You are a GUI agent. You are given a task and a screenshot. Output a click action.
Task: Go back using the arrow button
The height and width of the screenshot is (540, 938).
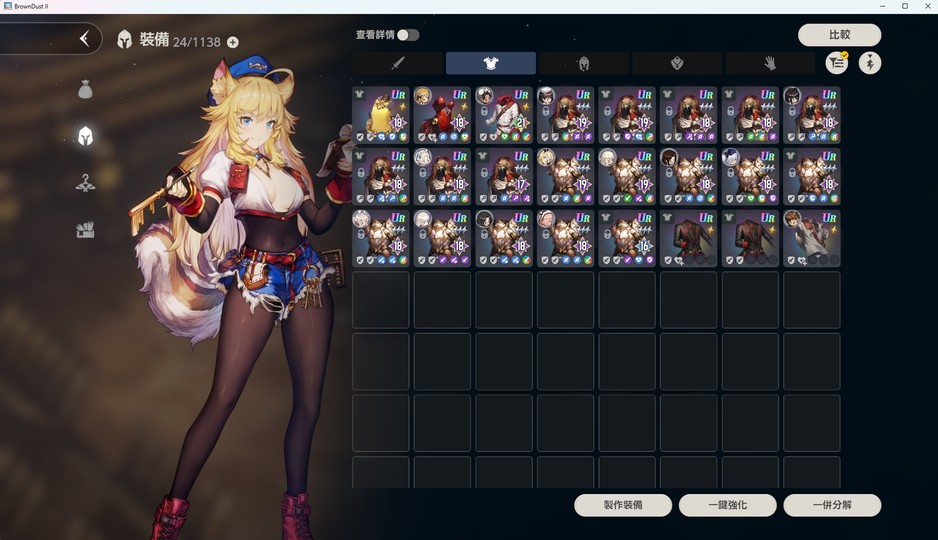[x=84, y=39]
